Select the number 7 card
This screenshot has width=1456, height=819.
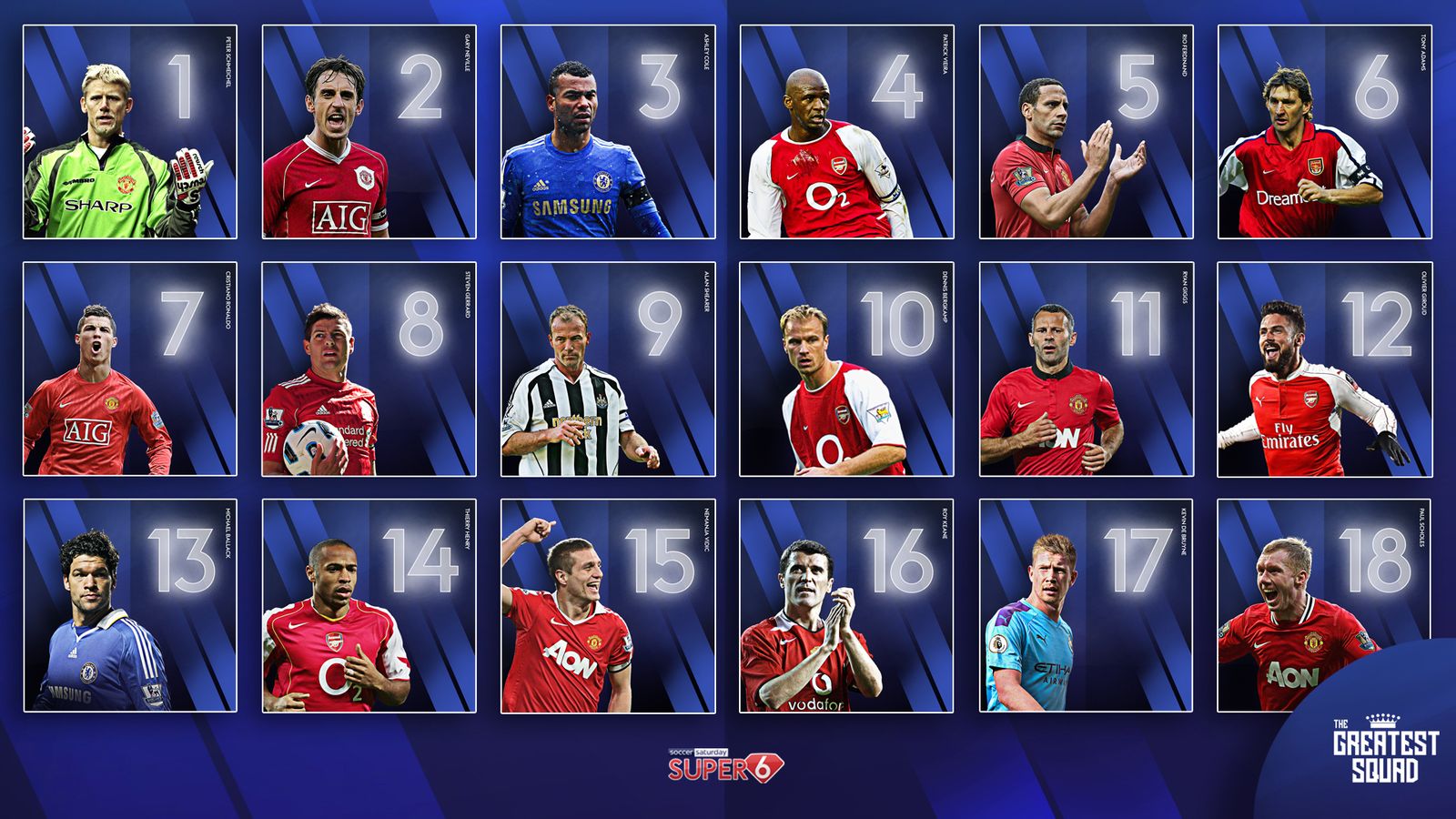(x=130, y=369)
